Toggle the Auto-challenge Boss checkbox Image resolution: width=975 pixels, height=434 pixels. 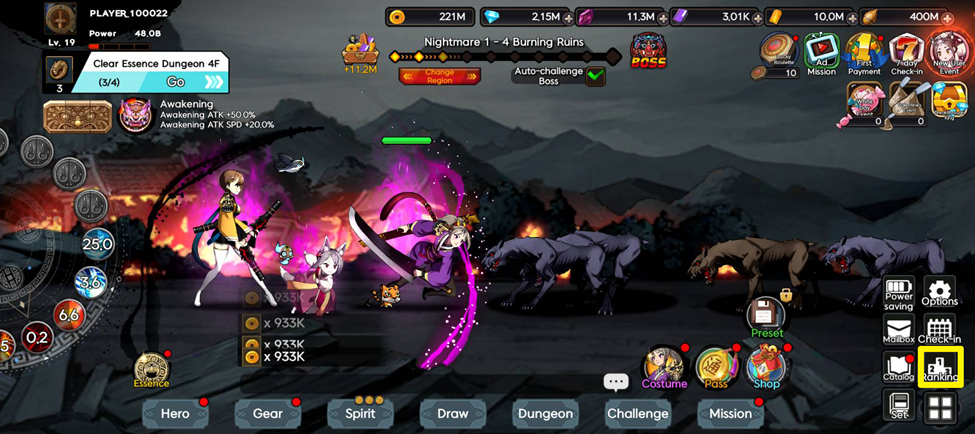(596, 75)
